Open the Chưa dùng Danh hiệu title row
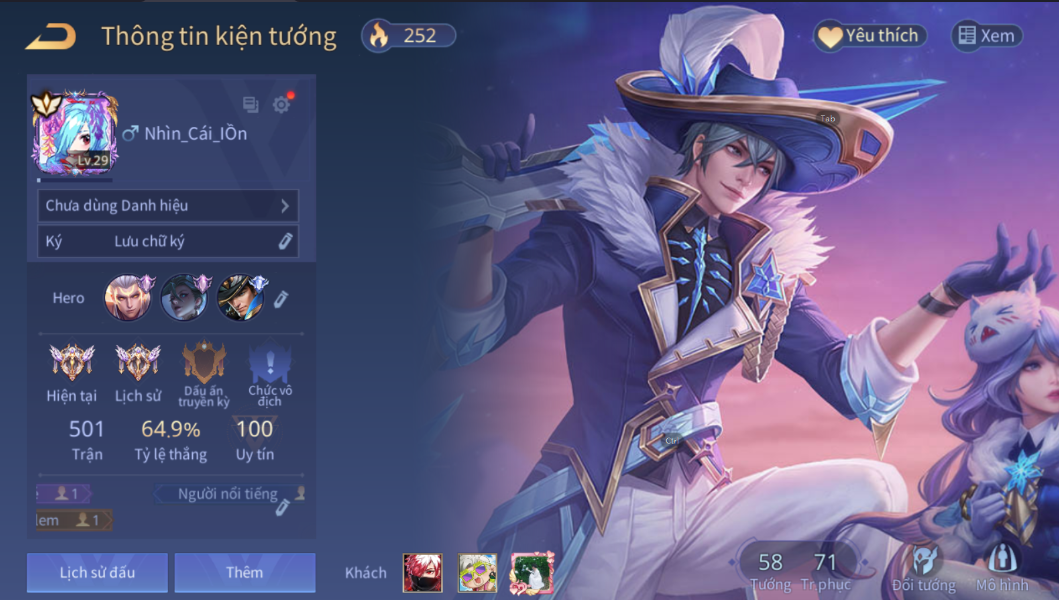The width and height of the screenshot is (1059, 600). coord(168,206)
